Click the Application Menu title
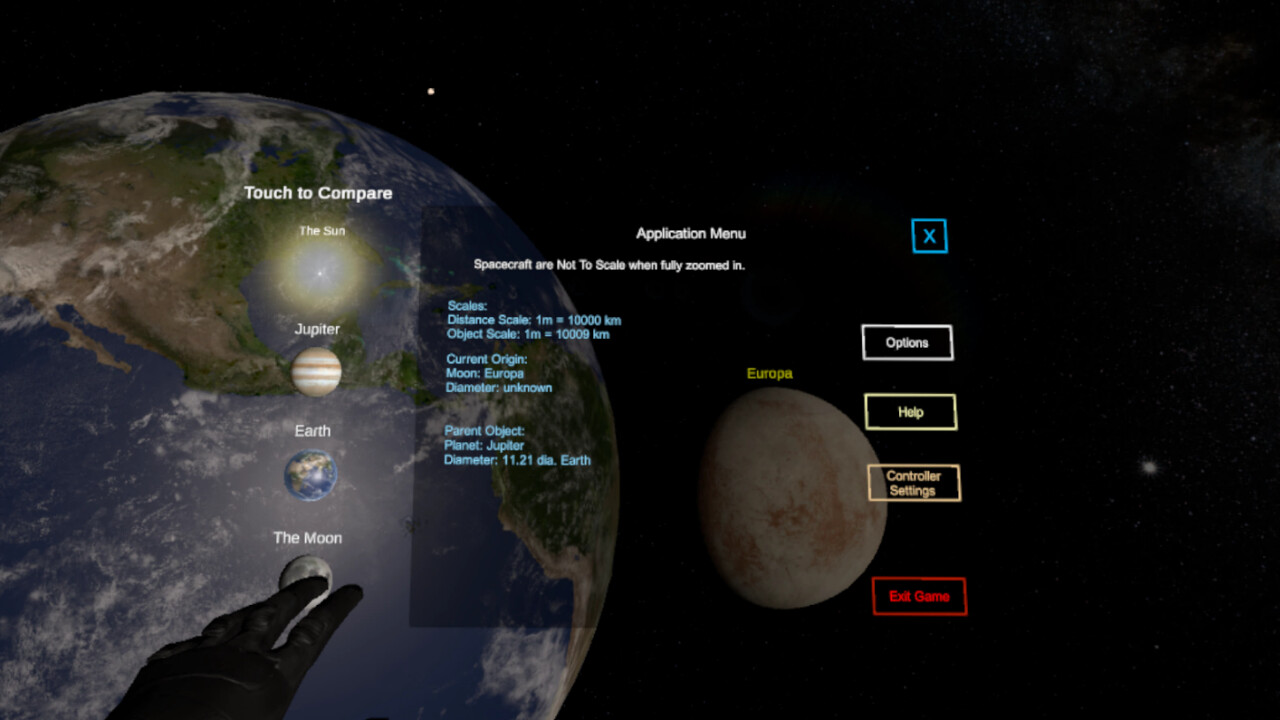This screenshot has height=720, width=1280. coord(690,233)
